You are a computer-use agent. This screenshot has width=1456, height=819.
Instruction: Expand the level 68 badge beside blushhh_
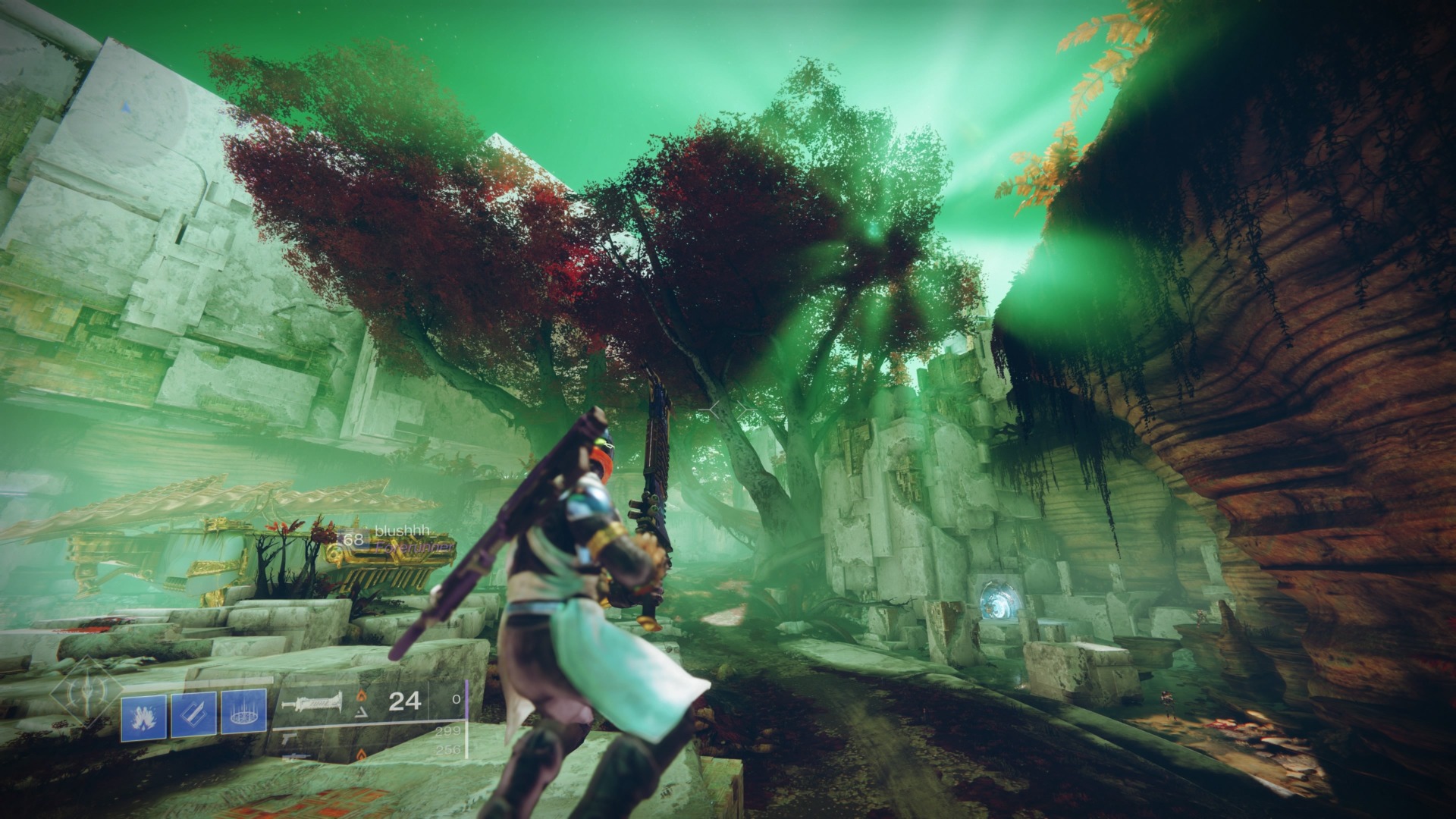[x=353, y=539]
